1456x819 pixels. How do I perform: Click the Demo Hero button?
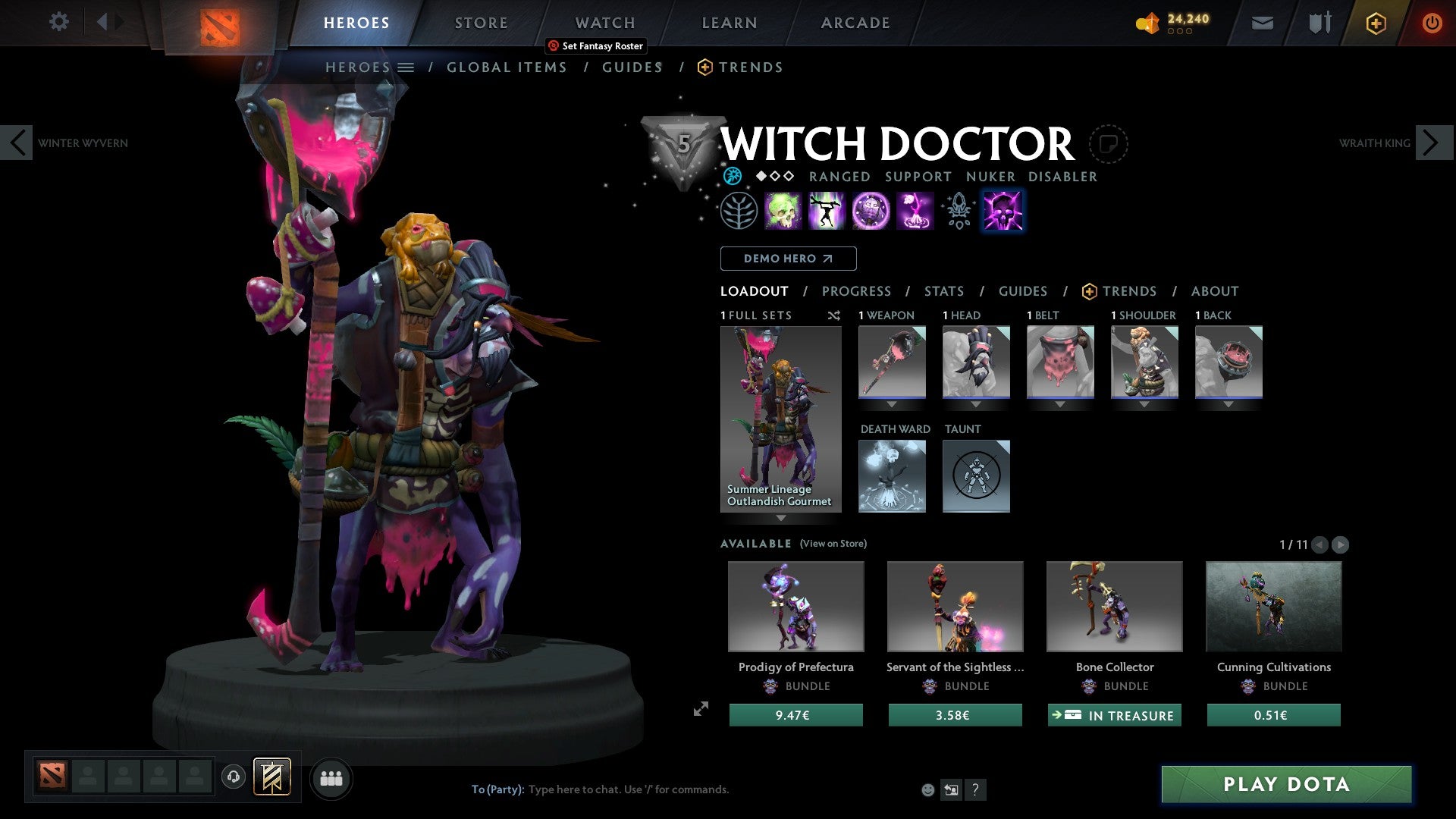(x=788, y=258)
